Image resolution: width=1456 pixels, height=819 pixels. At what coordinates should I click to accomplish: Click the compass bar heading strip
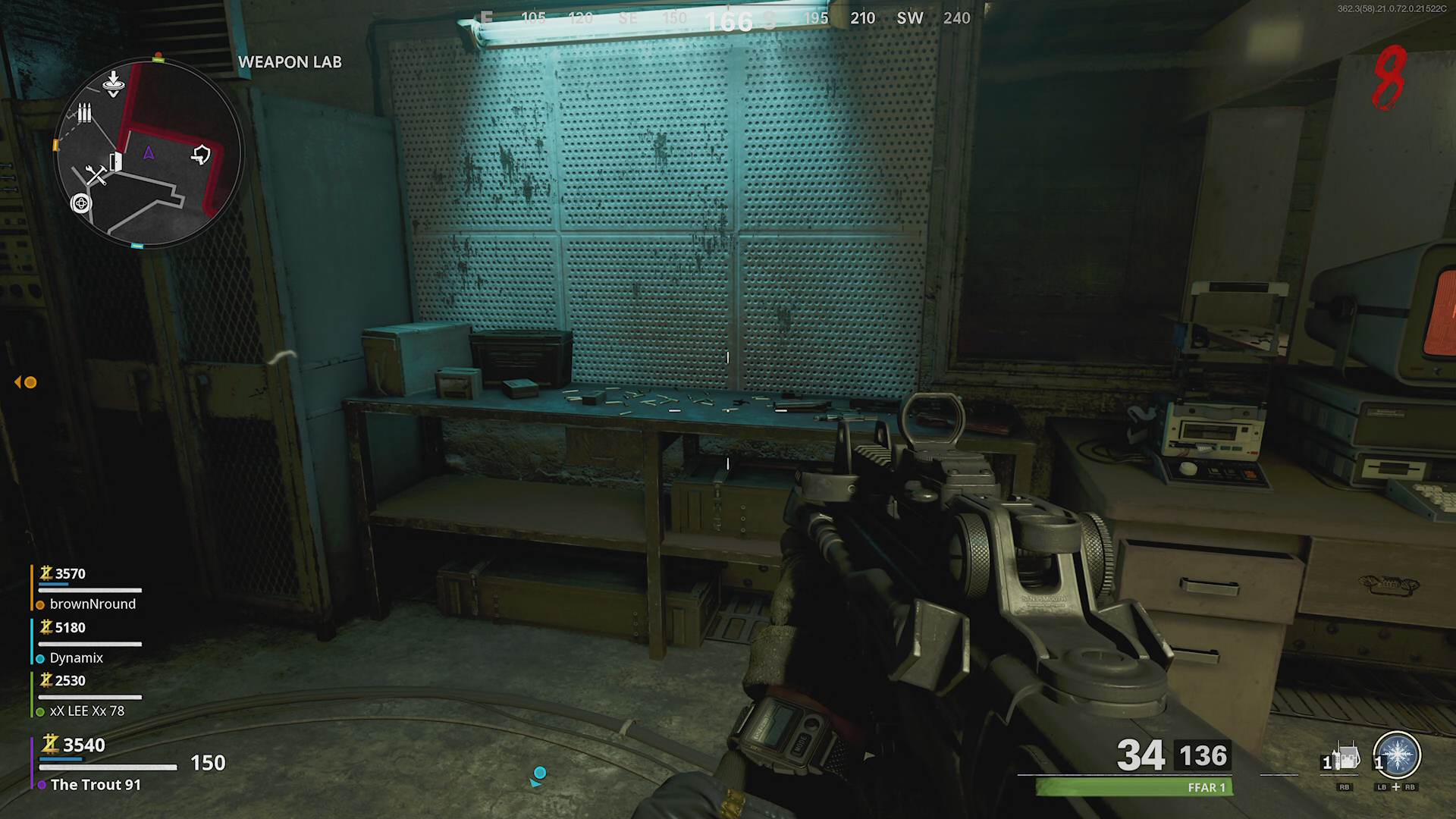pos(728,18)
